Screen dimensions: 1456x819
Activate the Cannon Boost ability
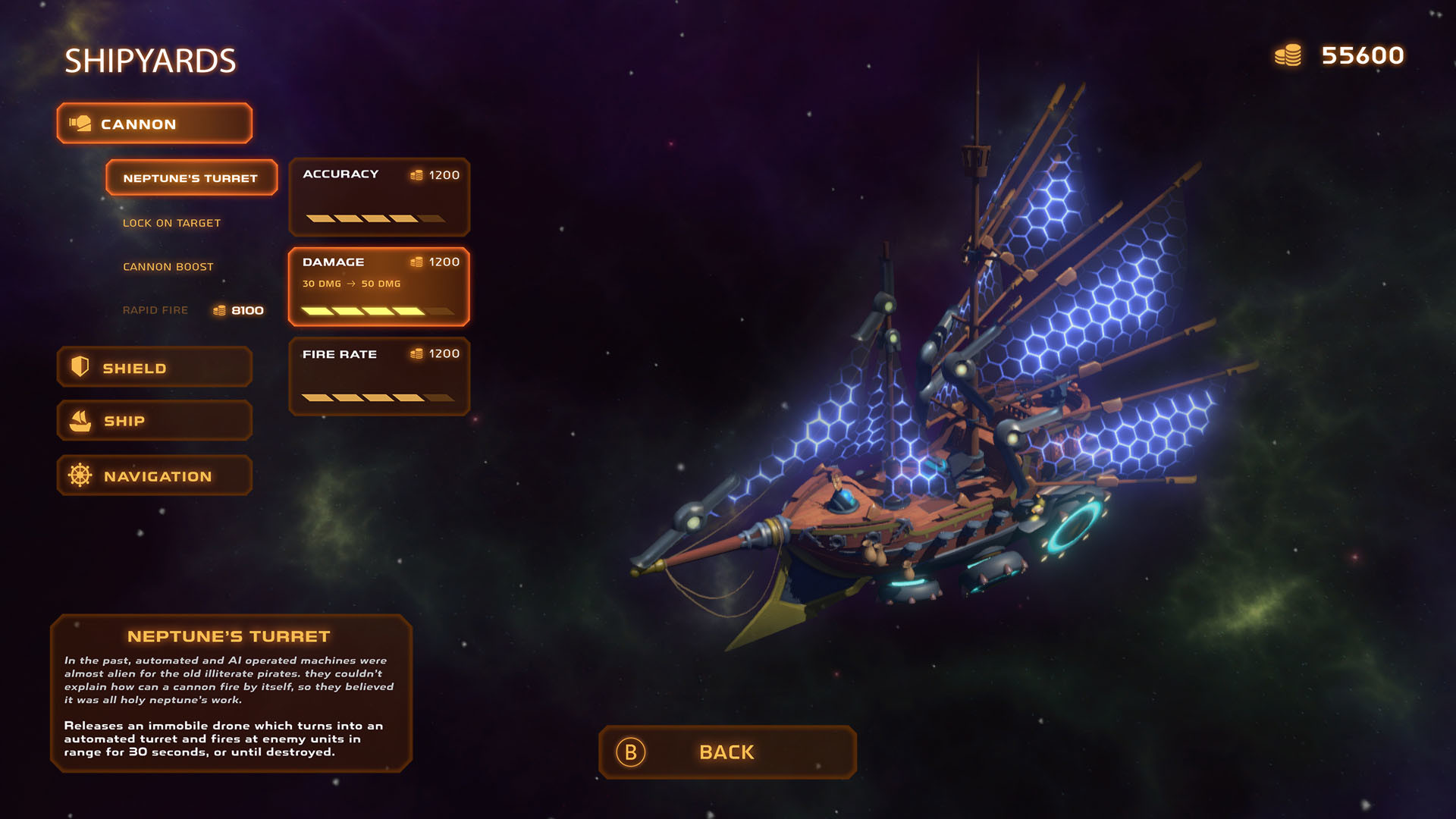[168, 266]
